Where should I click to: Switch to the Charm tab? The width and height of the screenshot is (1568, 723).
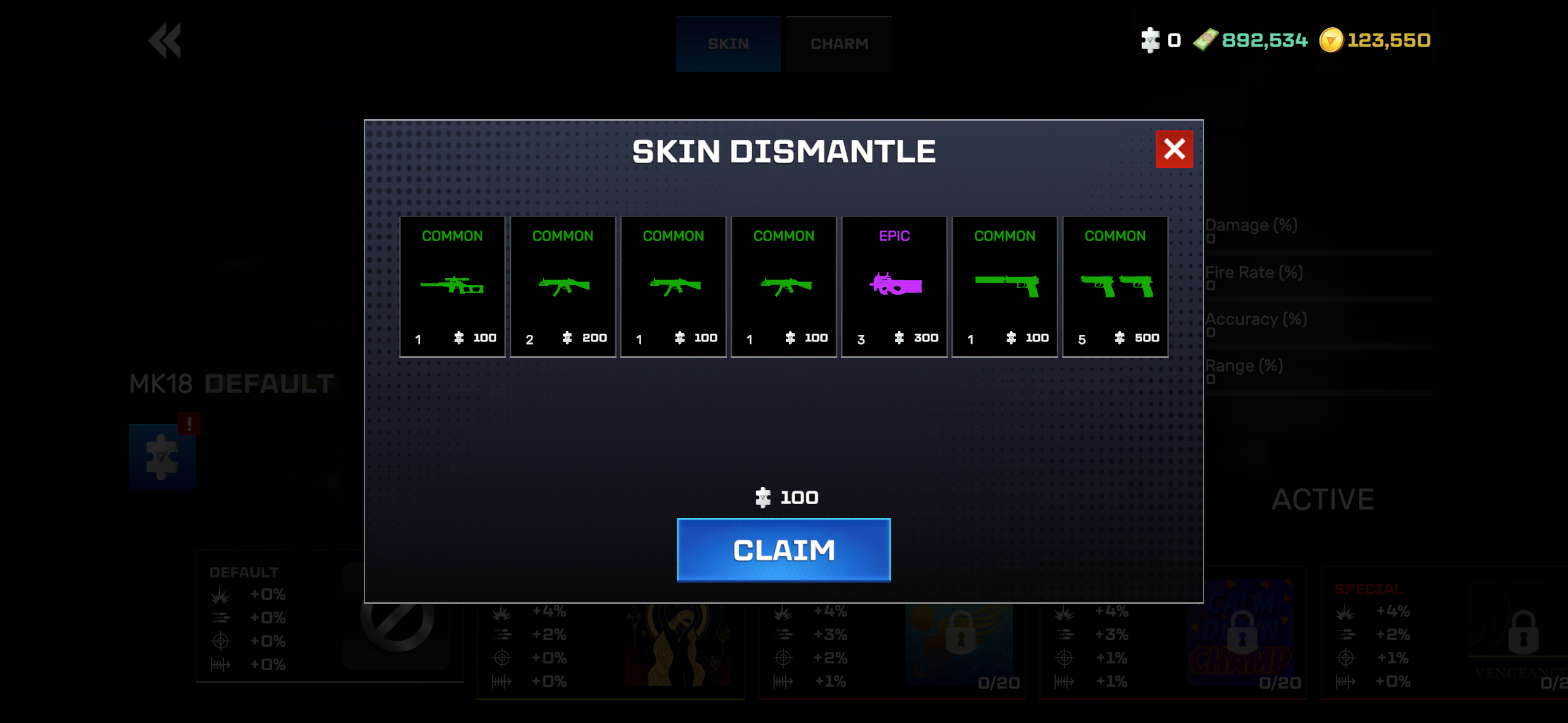pos(839,44)
